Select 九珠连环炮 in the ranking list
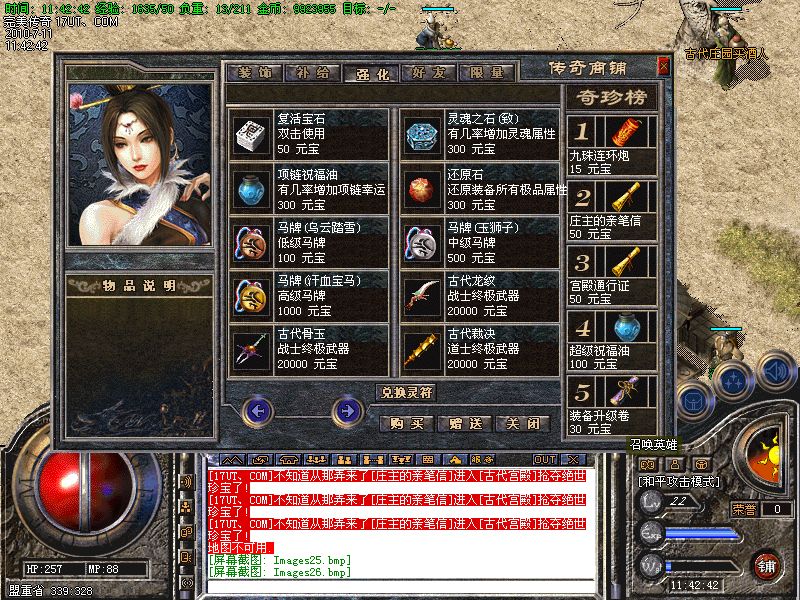The image size is (800, 600). [612, 145]
